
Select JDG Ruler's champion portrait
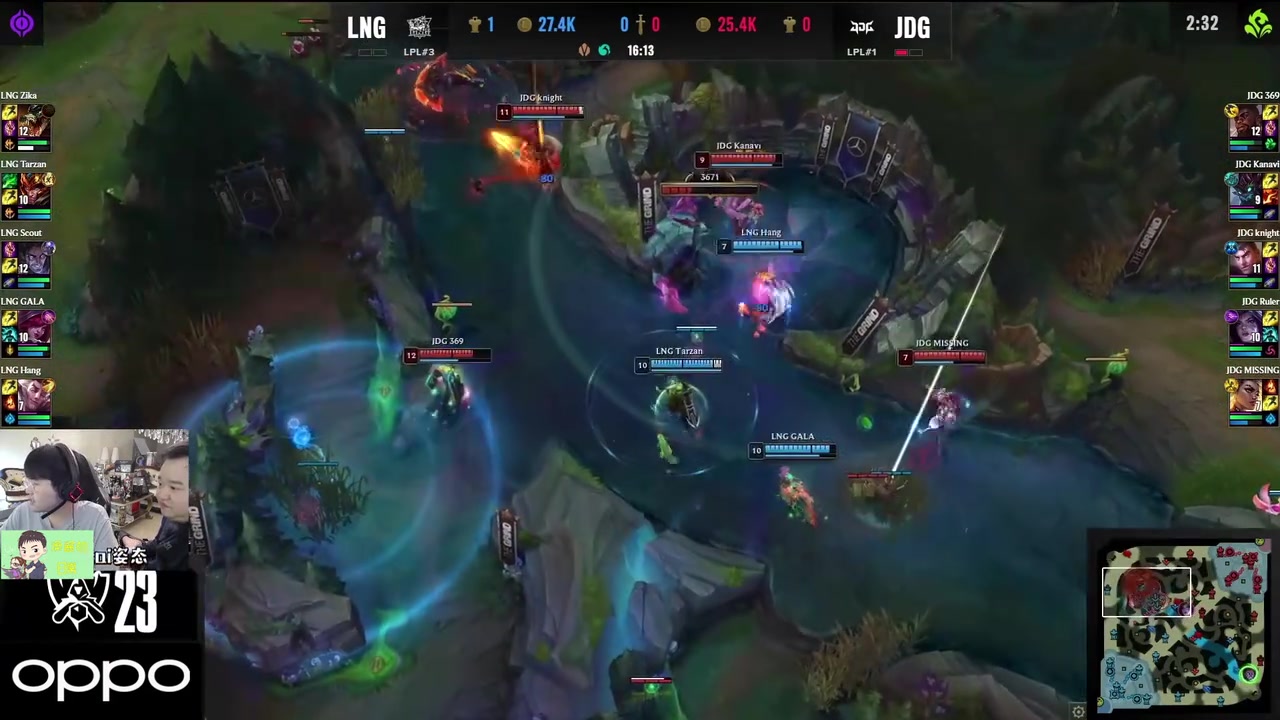pos(1247,329)
